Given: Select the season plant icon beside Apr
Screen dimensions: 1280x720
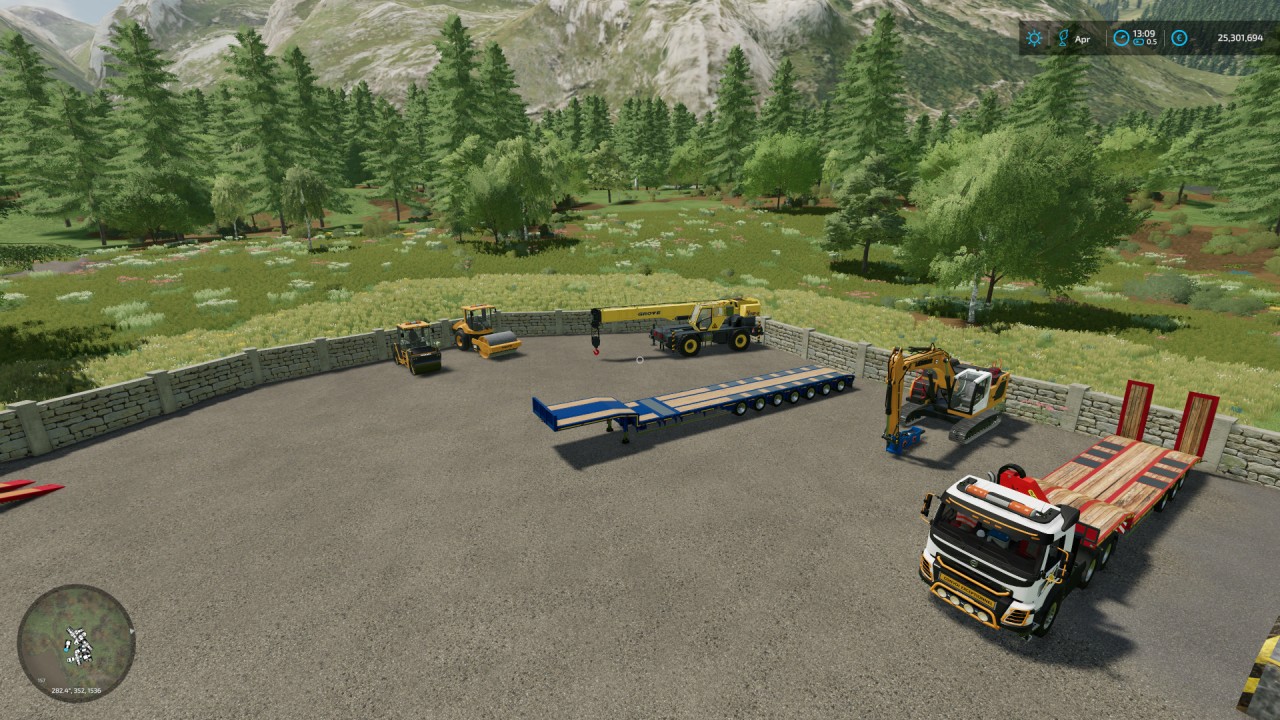Looking at the screenshot, I should (1063, 38).
